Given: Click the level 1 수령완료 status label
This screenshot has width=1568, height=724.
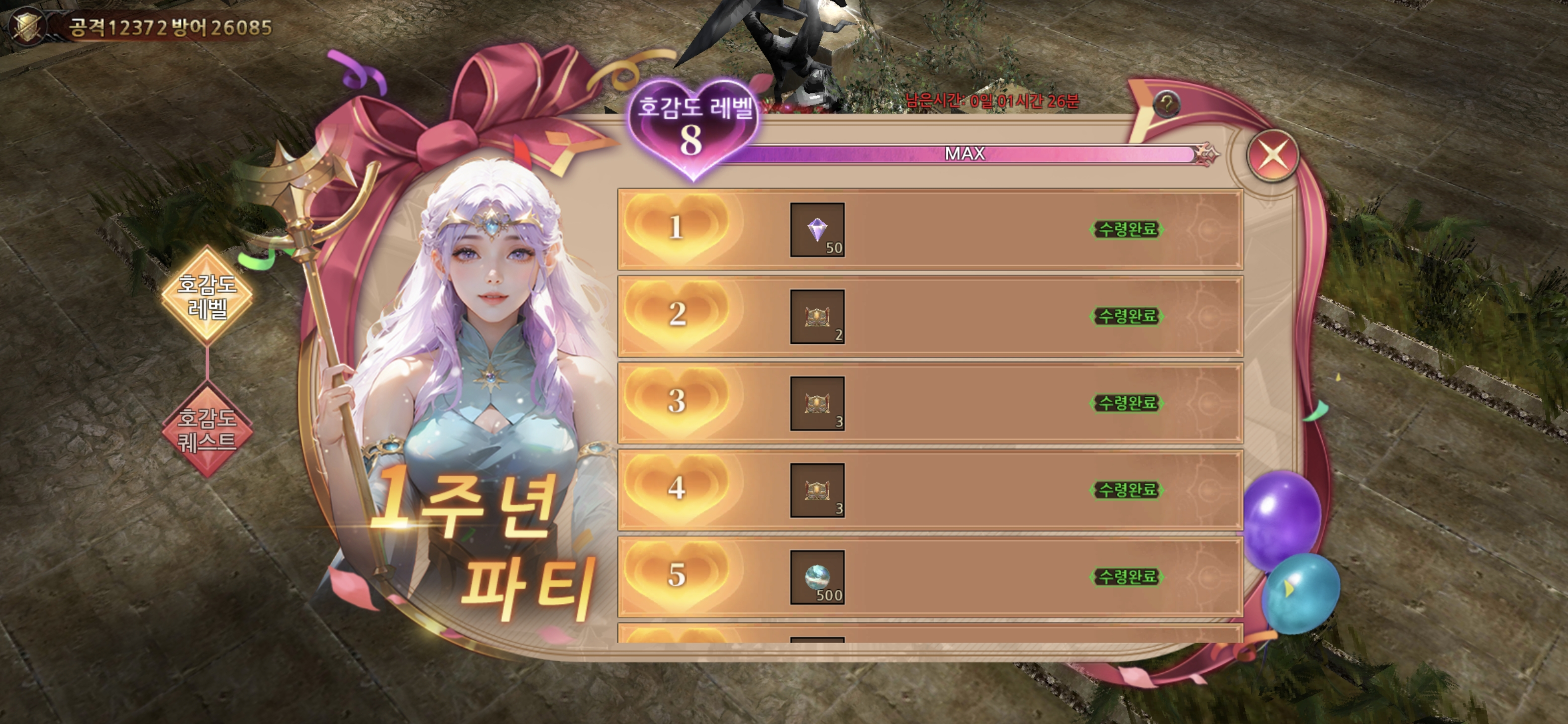Looking at the screenshot, I should point(1127,230).
